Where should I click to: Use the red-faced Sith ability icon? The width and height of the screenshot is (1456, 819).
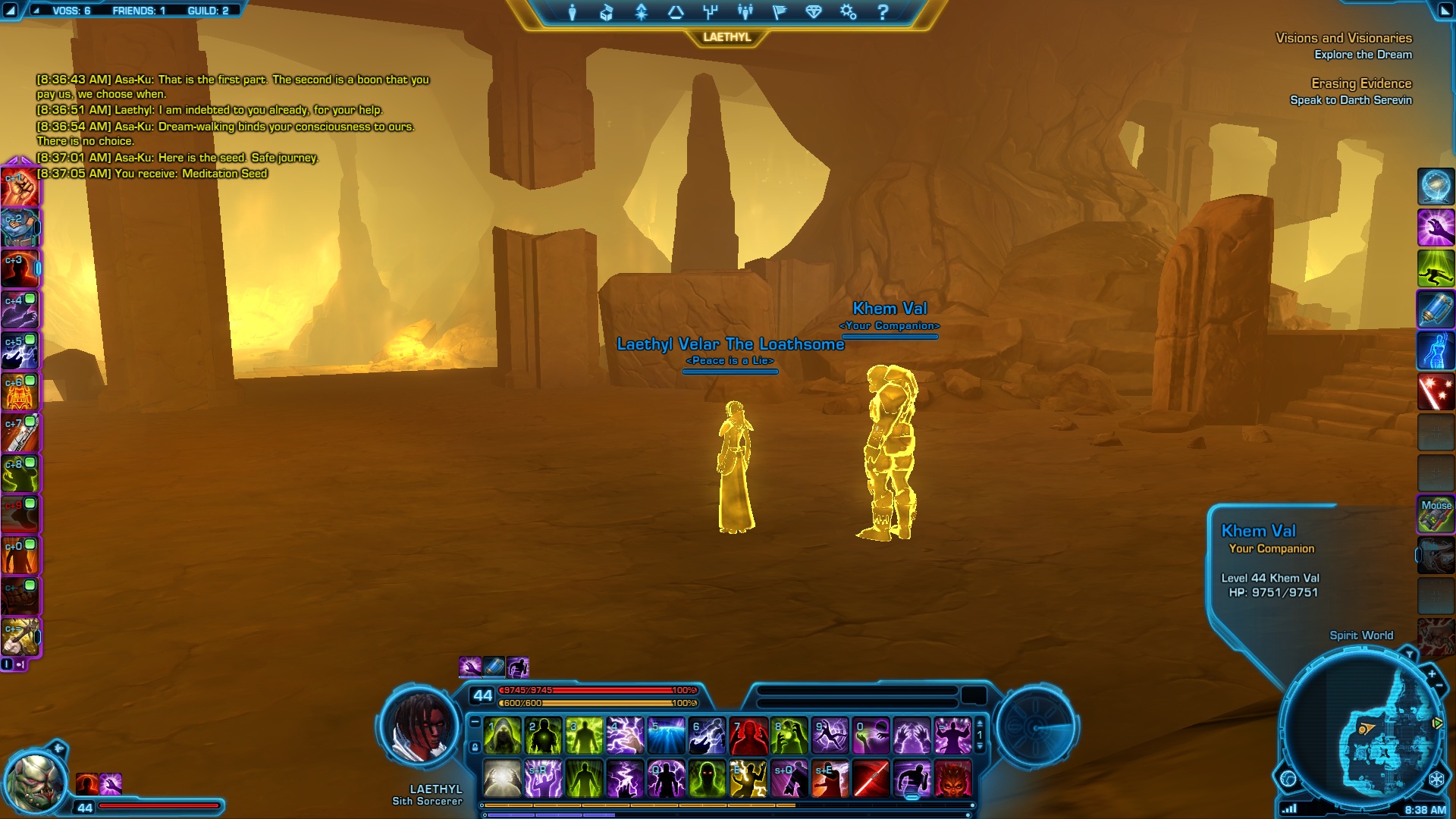coord(952,779)
